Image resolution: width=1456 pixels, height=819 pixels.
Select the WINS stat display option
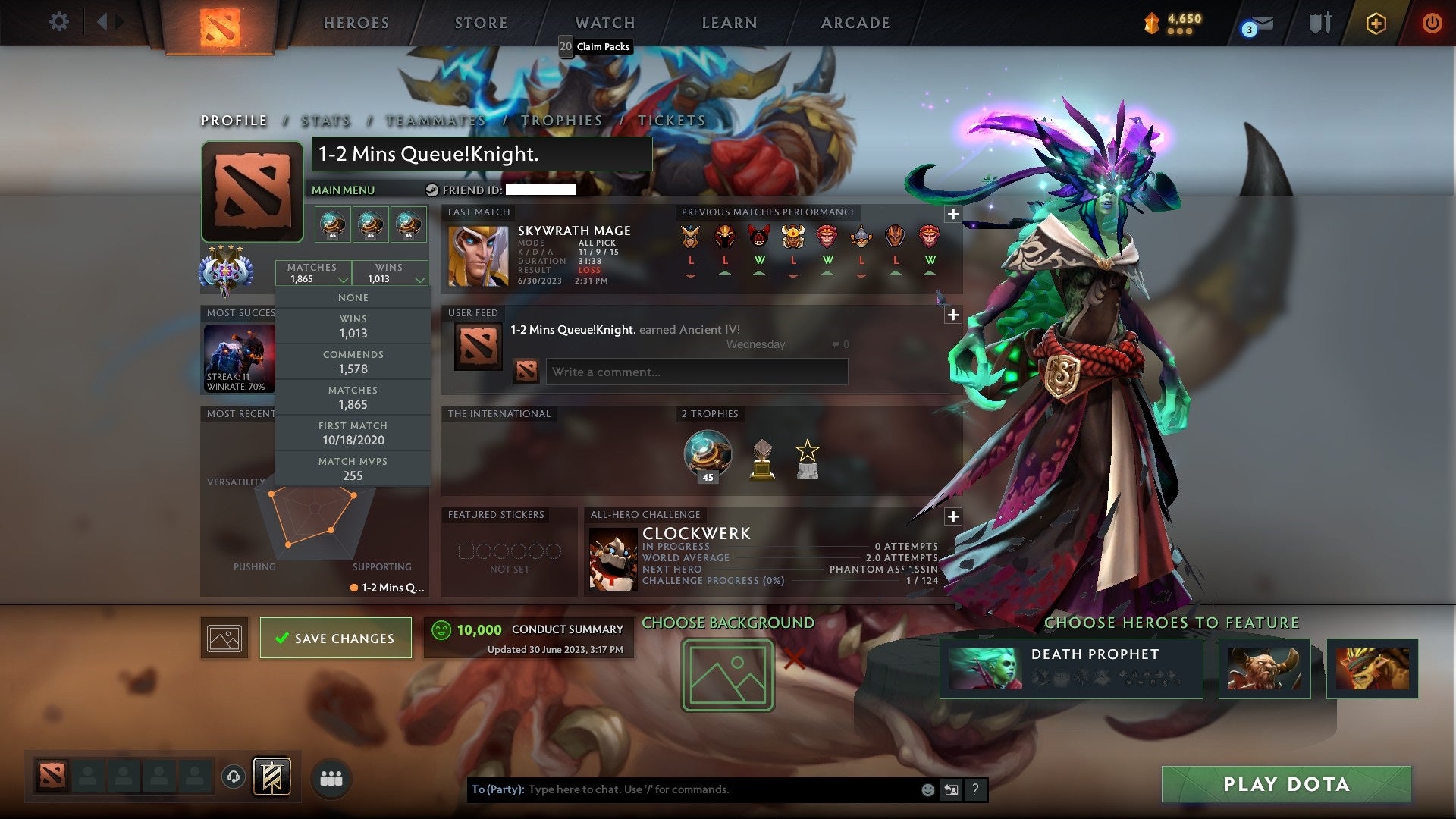coord(353,326)
